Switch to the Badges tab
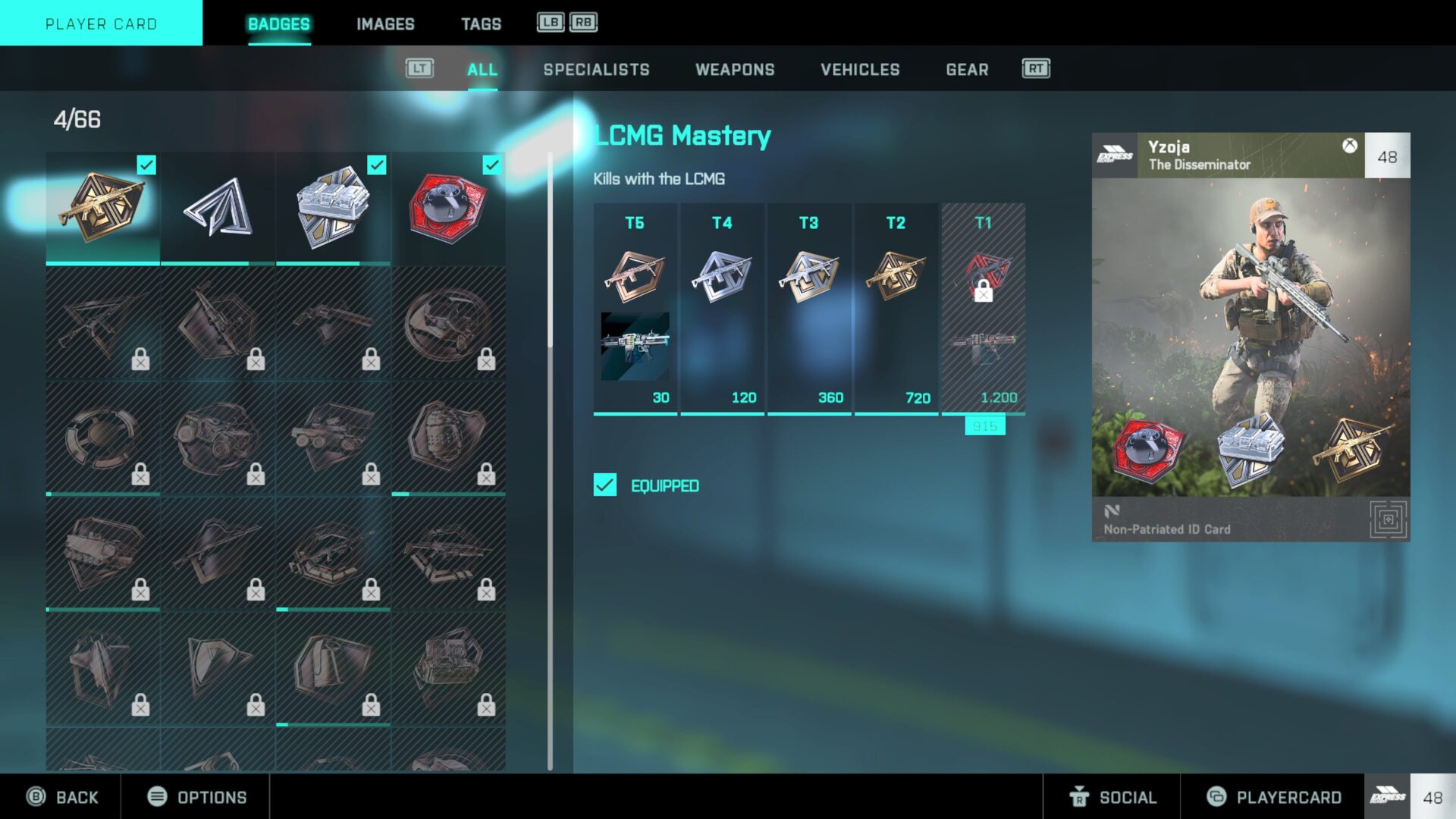1456x819 pixels. 279,24
